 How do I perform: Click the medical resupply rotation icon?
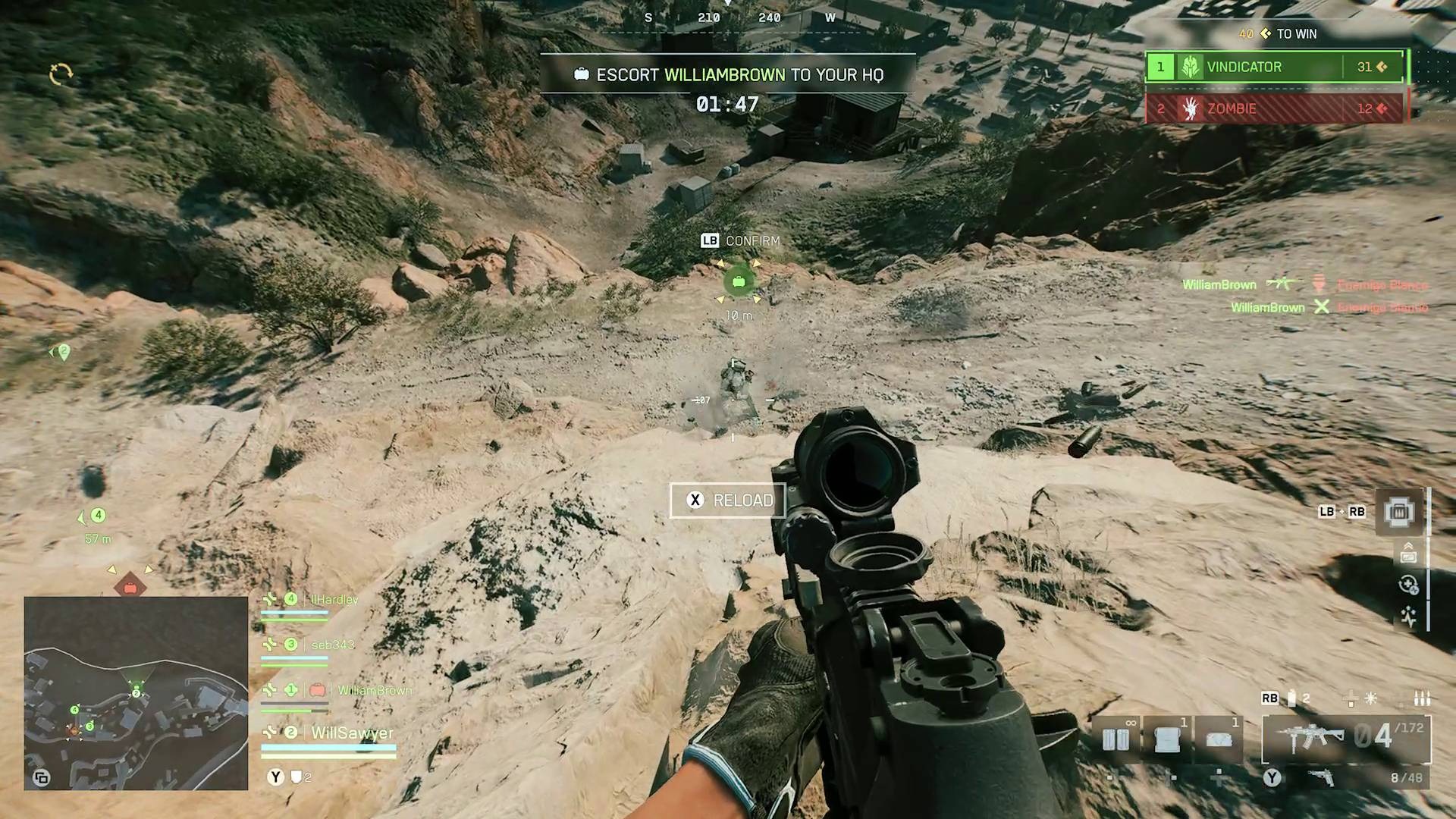click(1408, 584)
